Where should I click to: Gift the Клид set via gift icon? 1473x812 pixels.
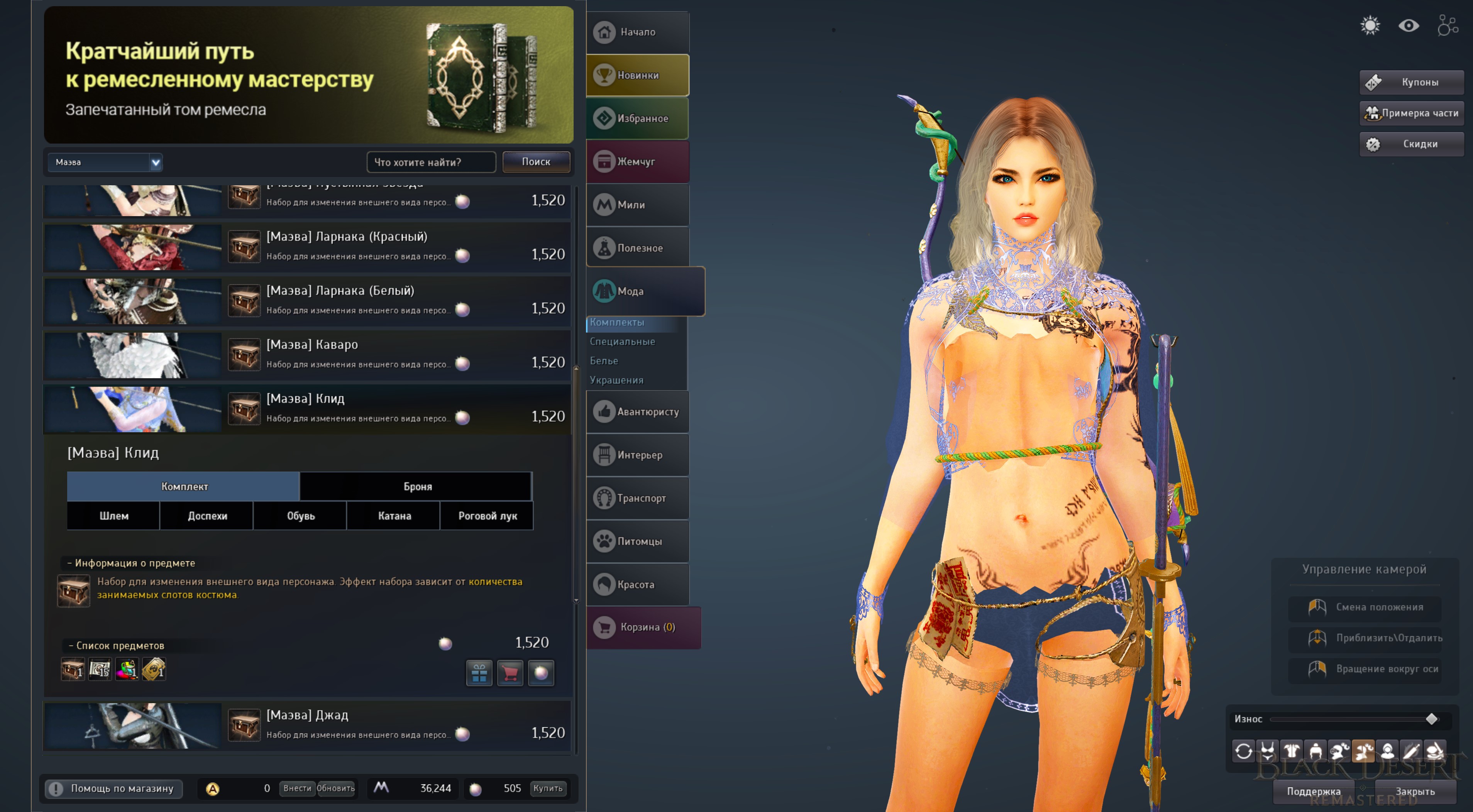coord(479,673)
